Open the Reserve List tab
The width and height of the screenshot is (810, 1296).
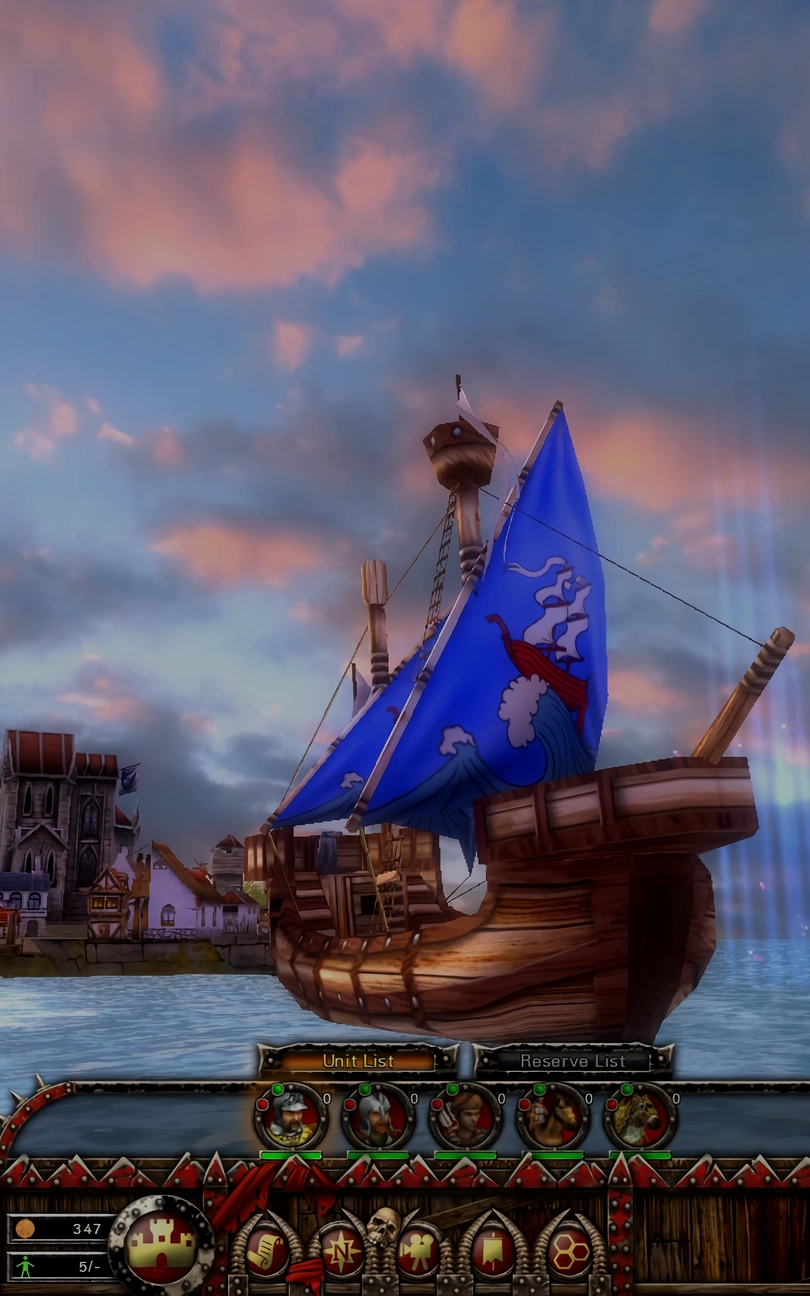tap(572, 1061)
